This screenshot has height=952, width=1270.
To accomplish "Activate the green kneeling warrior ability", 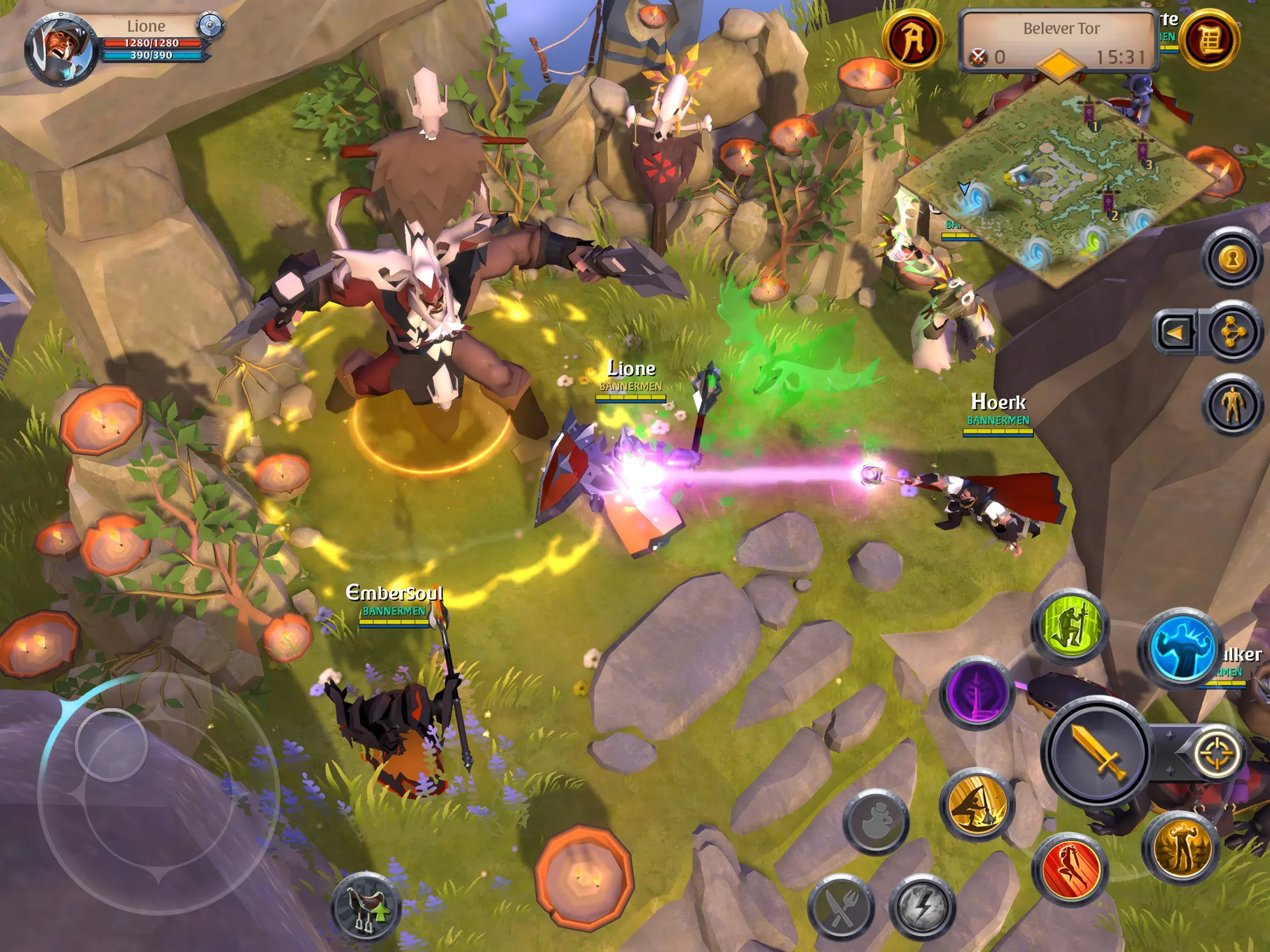I will [1069, 626].
